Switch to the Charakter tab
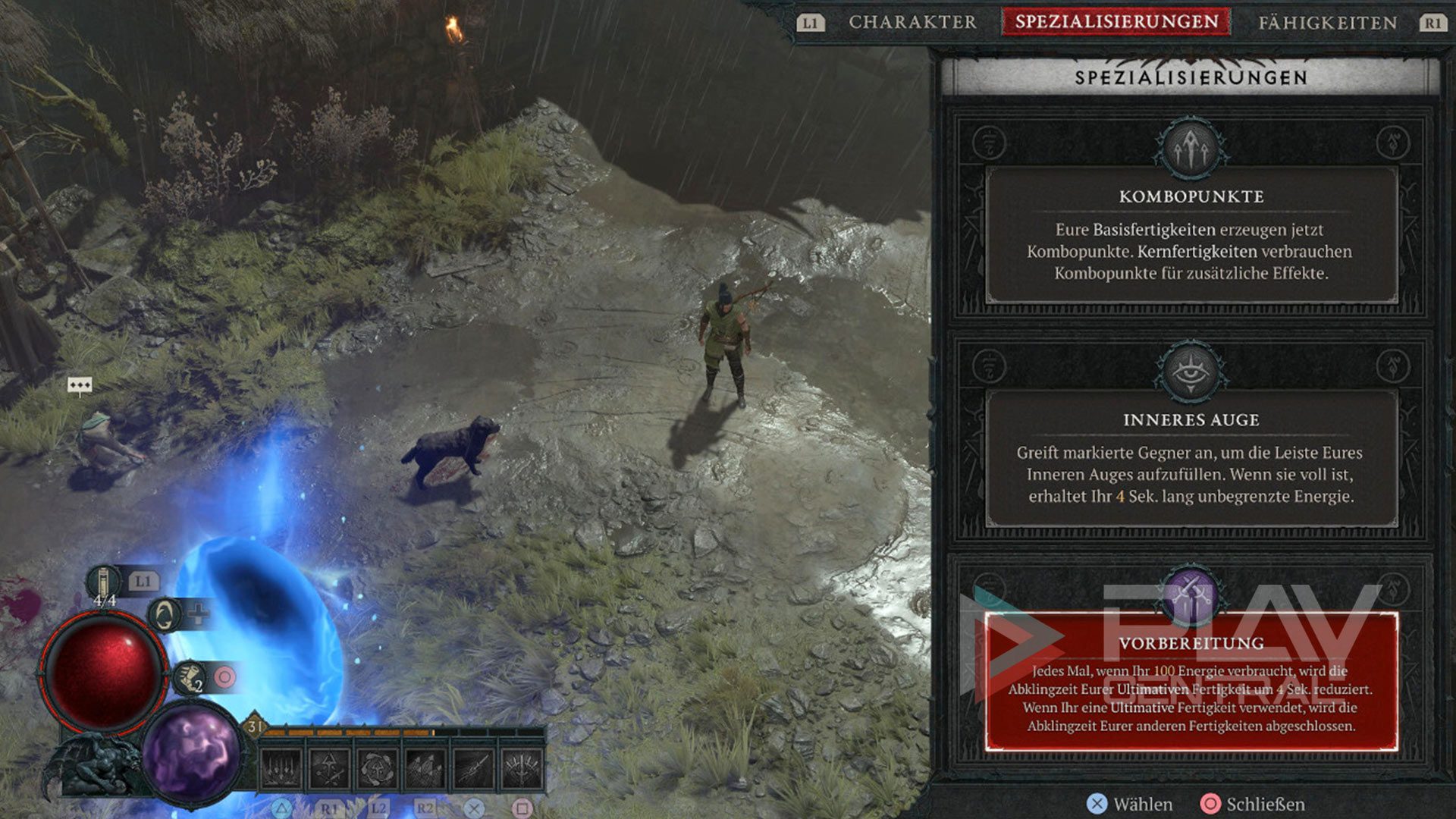The height and width of the screenshot is (819, 1456). click(x=912, y=23)
